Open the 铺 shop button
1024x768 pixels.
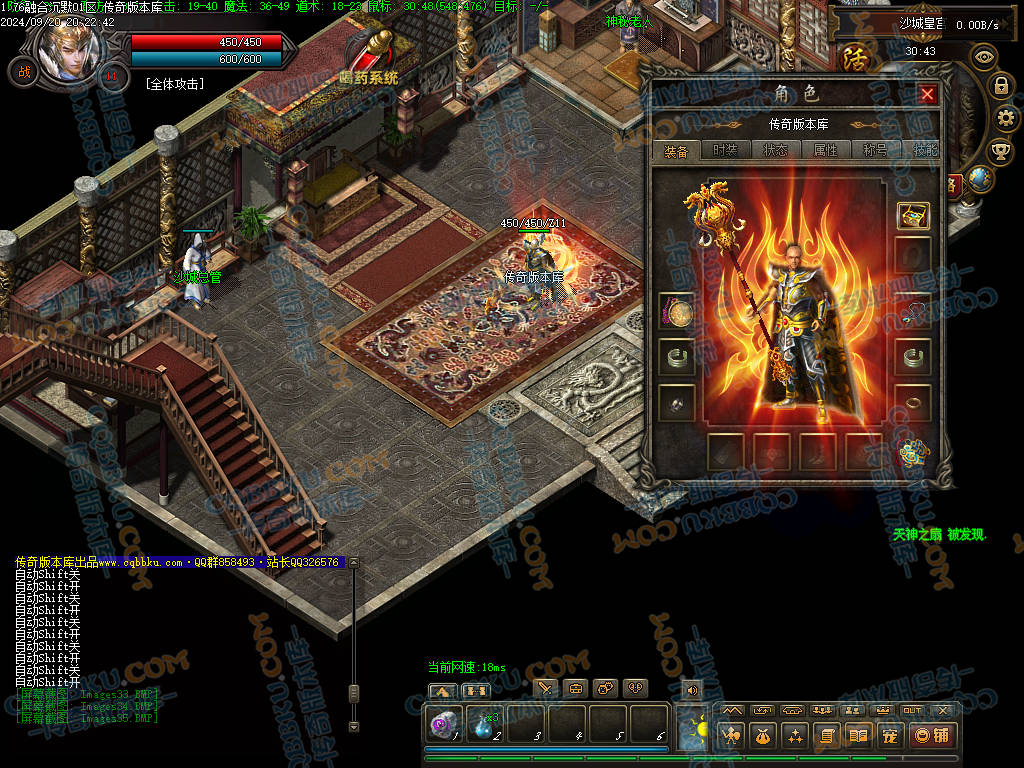(x=930, y=736)
